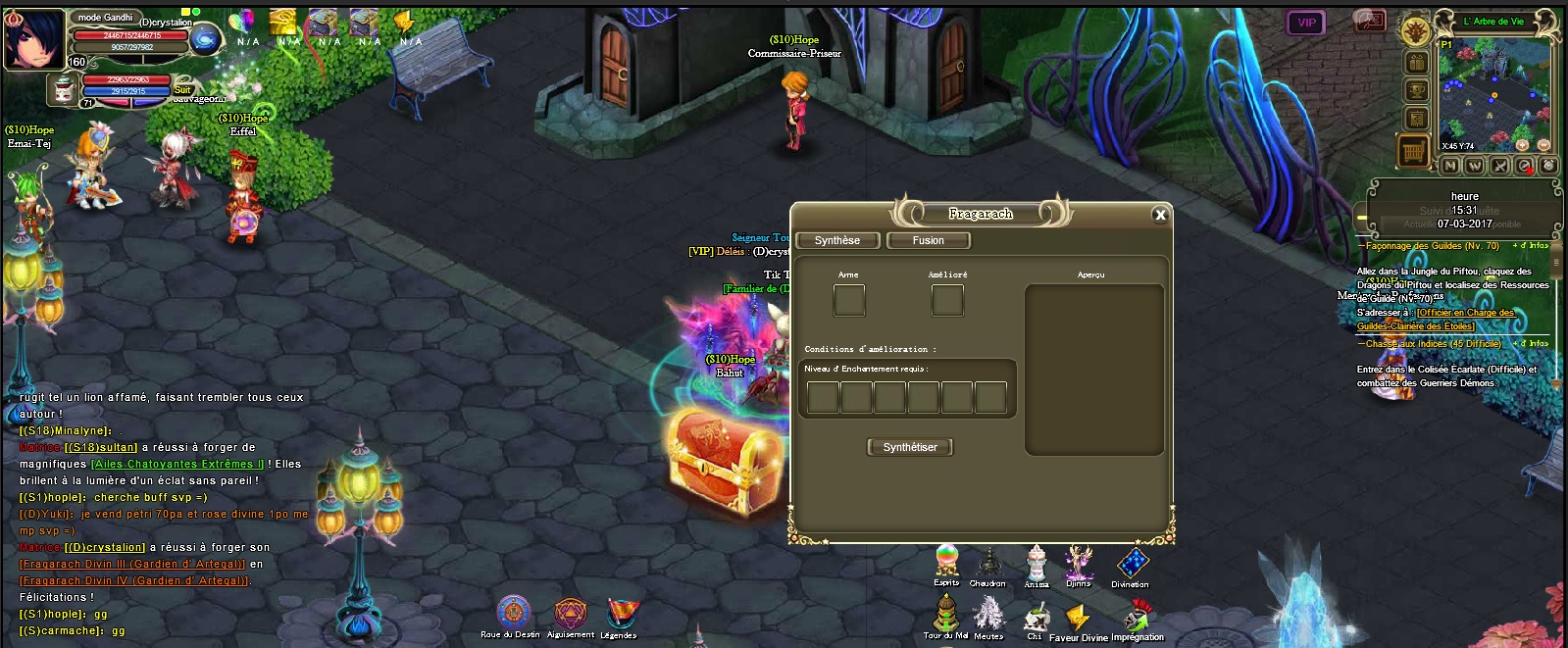Open the shop cart icon
Viewport: 1568px width, 648px height.
click(1414, 152)
